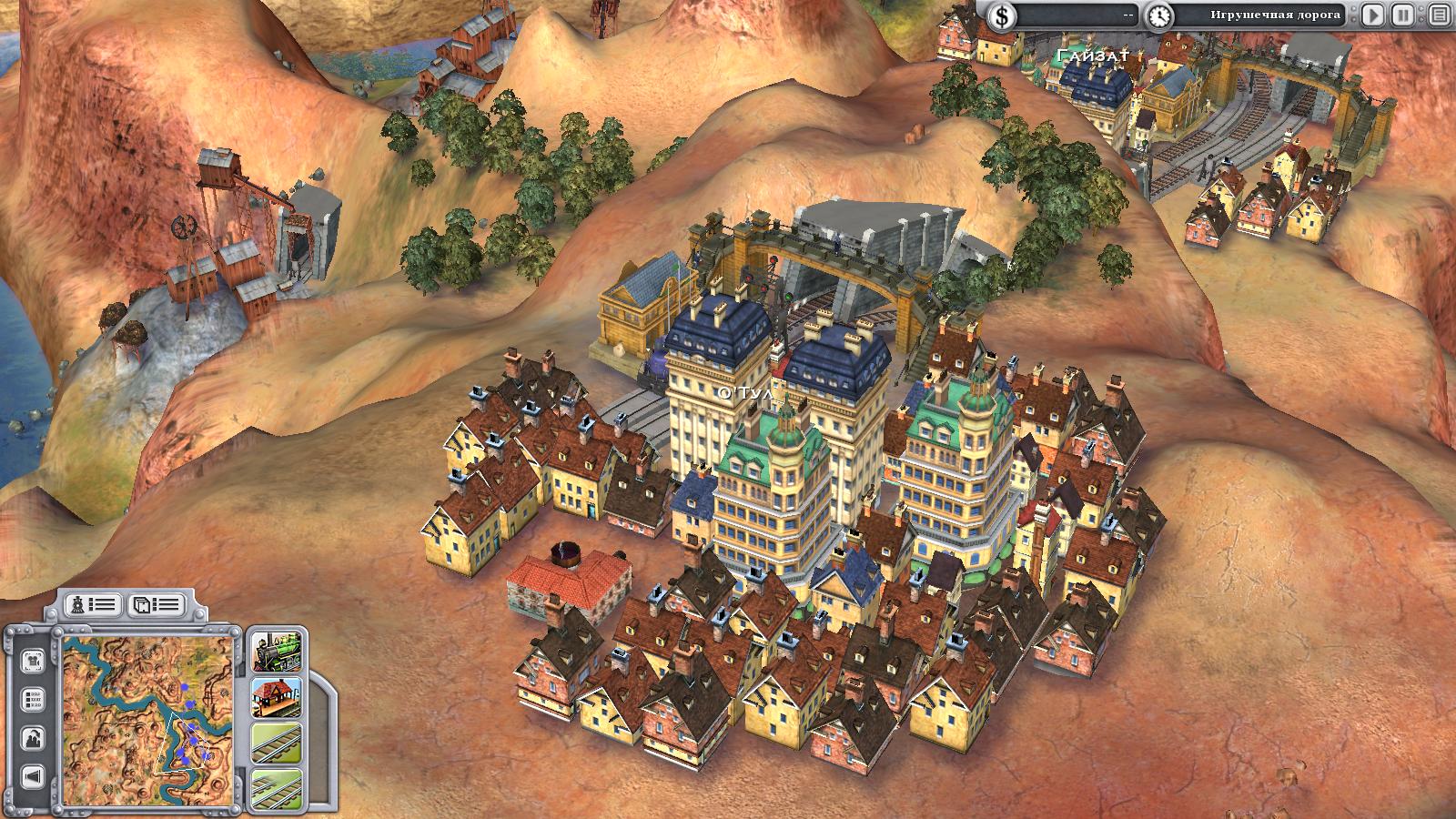Open the factory buildings overview

[34, 738]
